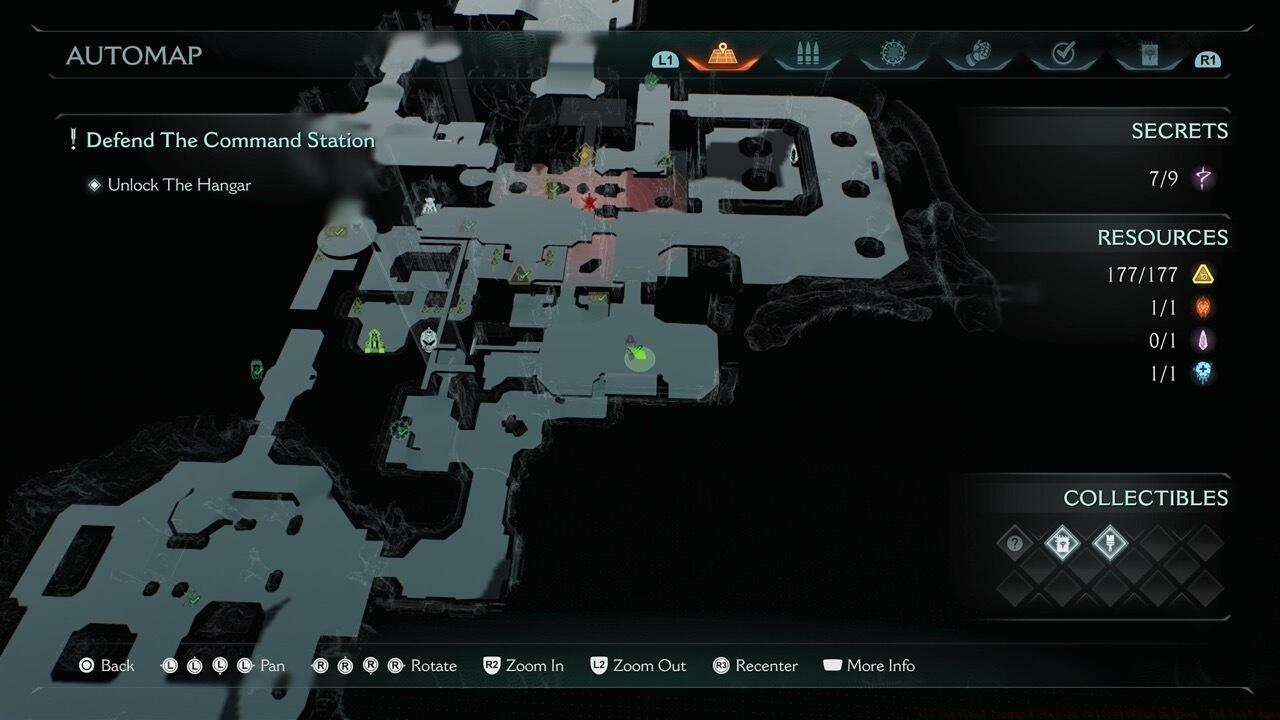Click the Upgrades gauntlet icon
Image resolution: width=1280 pixels, height=720 pixels.
tap(978, 55)
